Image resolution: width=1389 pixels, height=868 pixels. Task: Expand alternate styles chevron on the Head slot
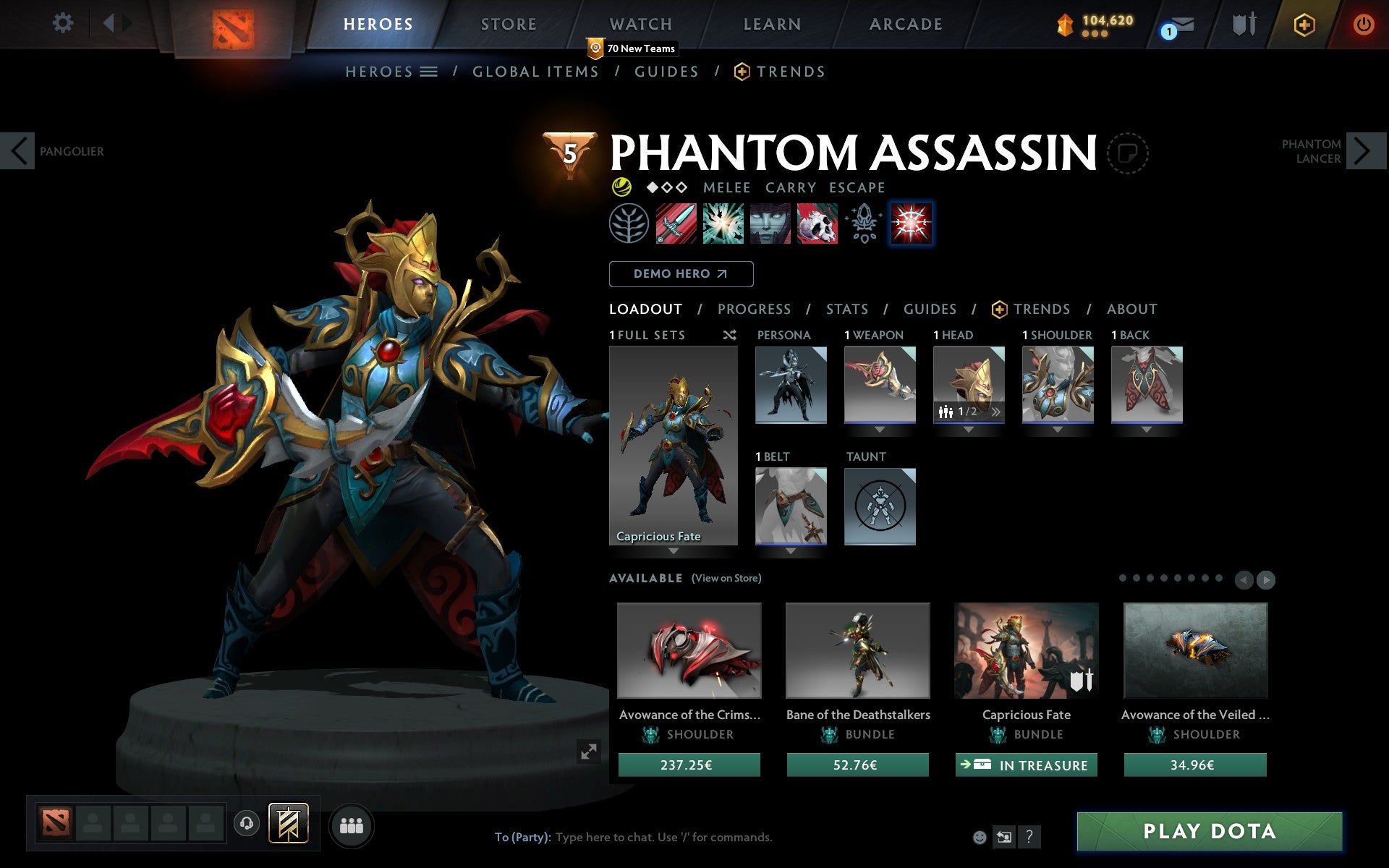[996, 410]
